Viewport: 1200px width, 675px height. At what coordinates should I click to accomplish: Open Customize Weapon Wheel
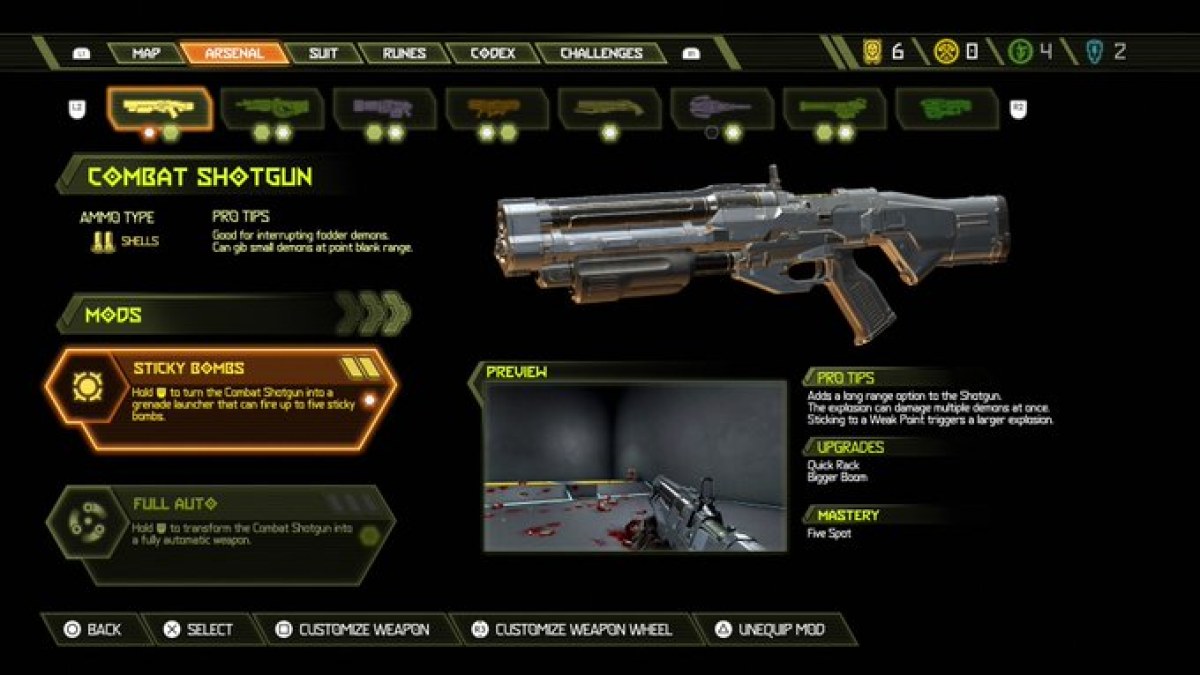point(571,629)
